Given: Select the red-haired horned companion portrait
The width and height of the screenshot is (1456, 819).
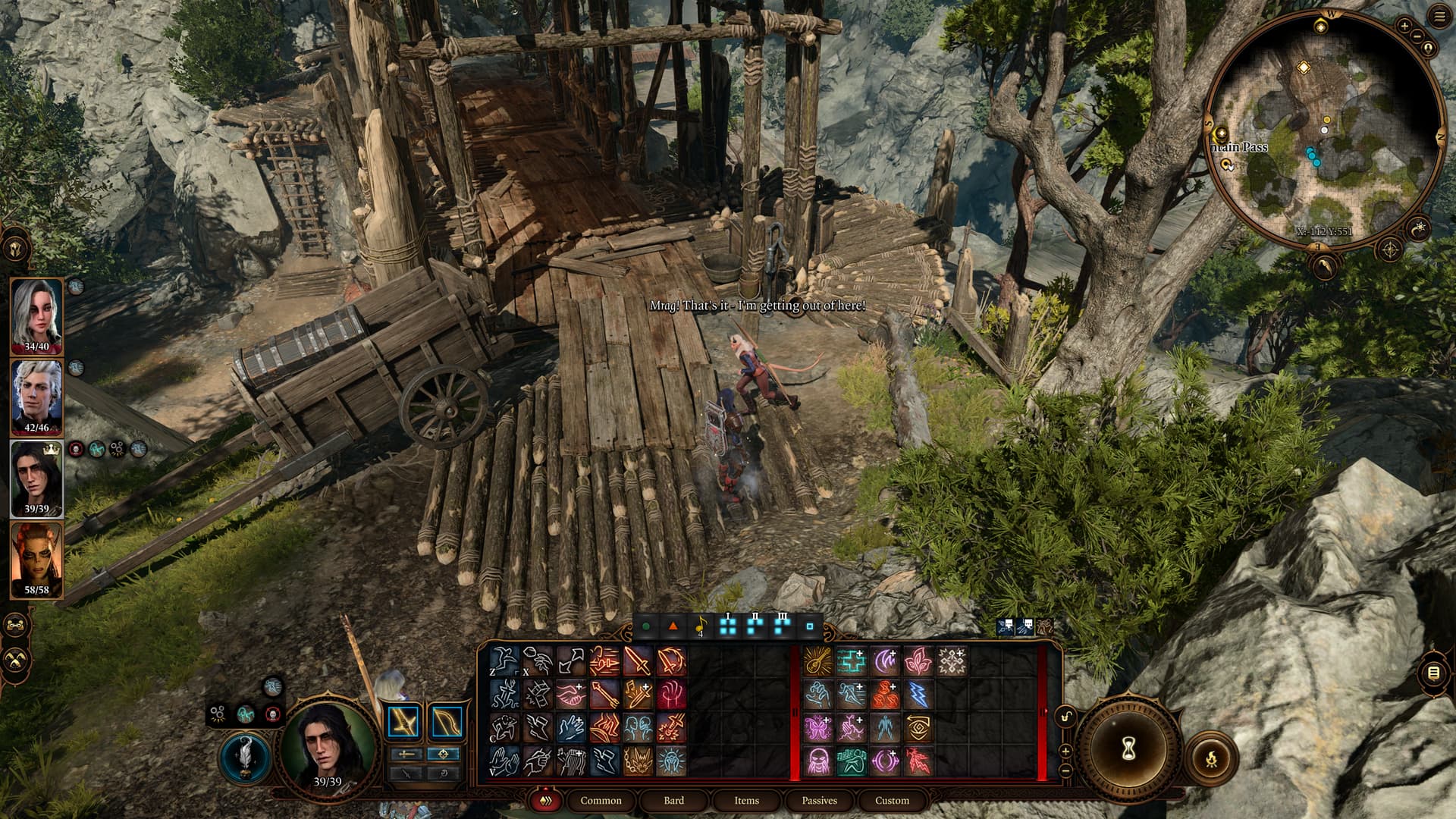Looking at the screenshot, I should pos(36,559).
